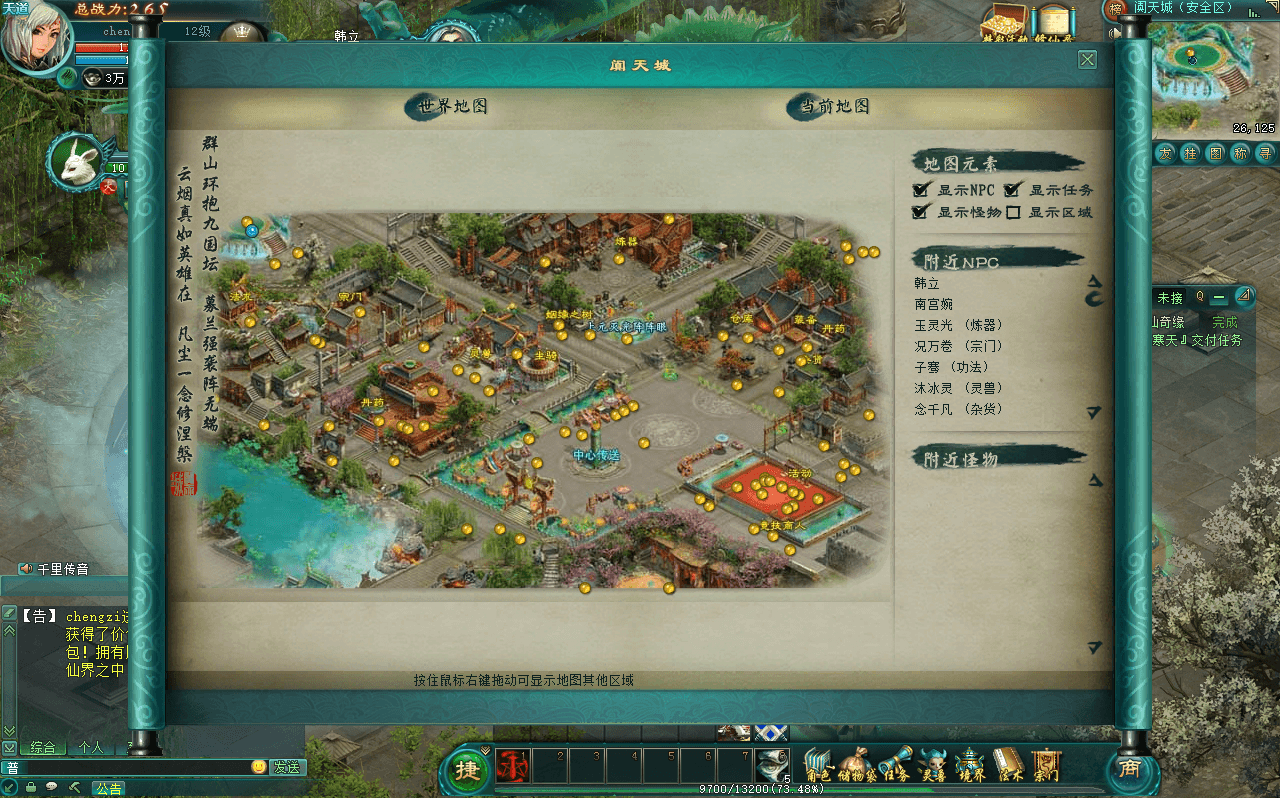The width and height of the screenshot is (1280, 798).
Task: Uncheck the 显示任务 option
Action: click(1012, 190)
